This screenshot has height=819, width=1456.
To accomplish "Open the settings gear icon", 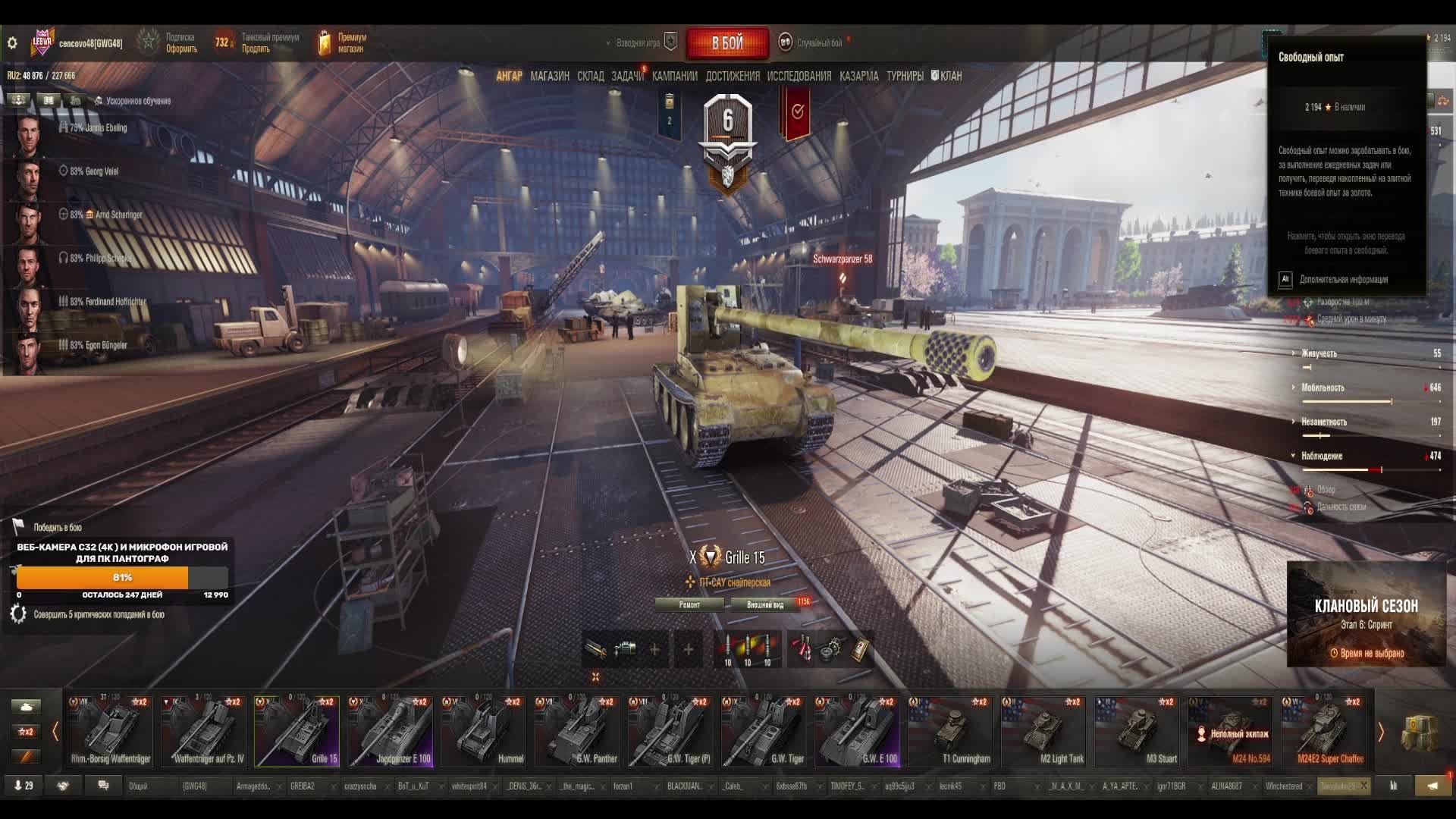I will point(12,43).
